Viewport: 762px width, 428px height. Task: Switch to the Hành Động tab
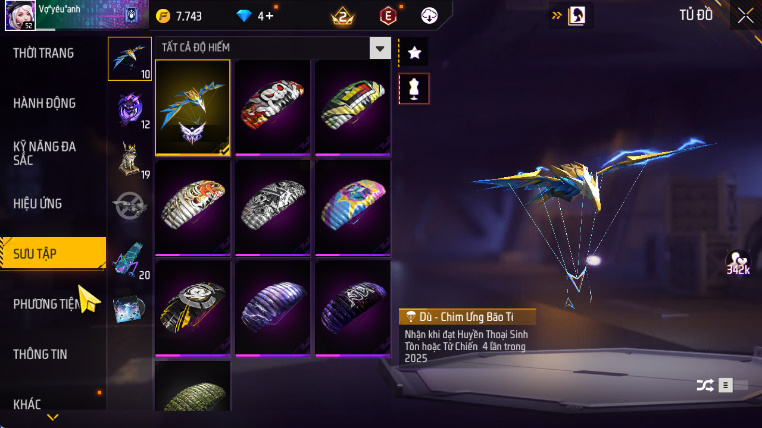45,103
